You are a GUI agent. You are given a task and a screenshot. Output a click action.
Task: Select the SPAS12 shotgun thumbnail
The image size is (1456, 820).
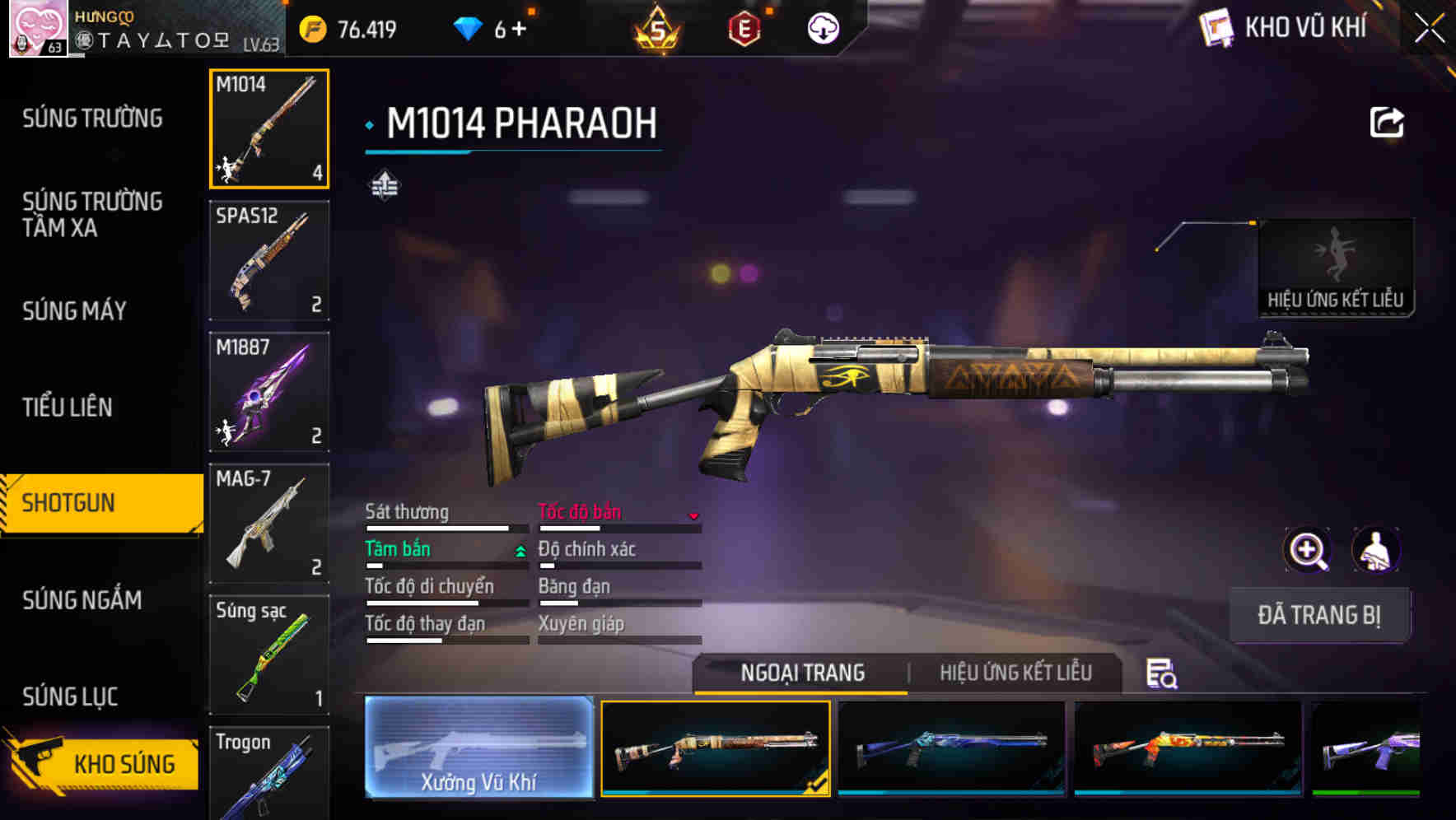(x=268, y=259)
